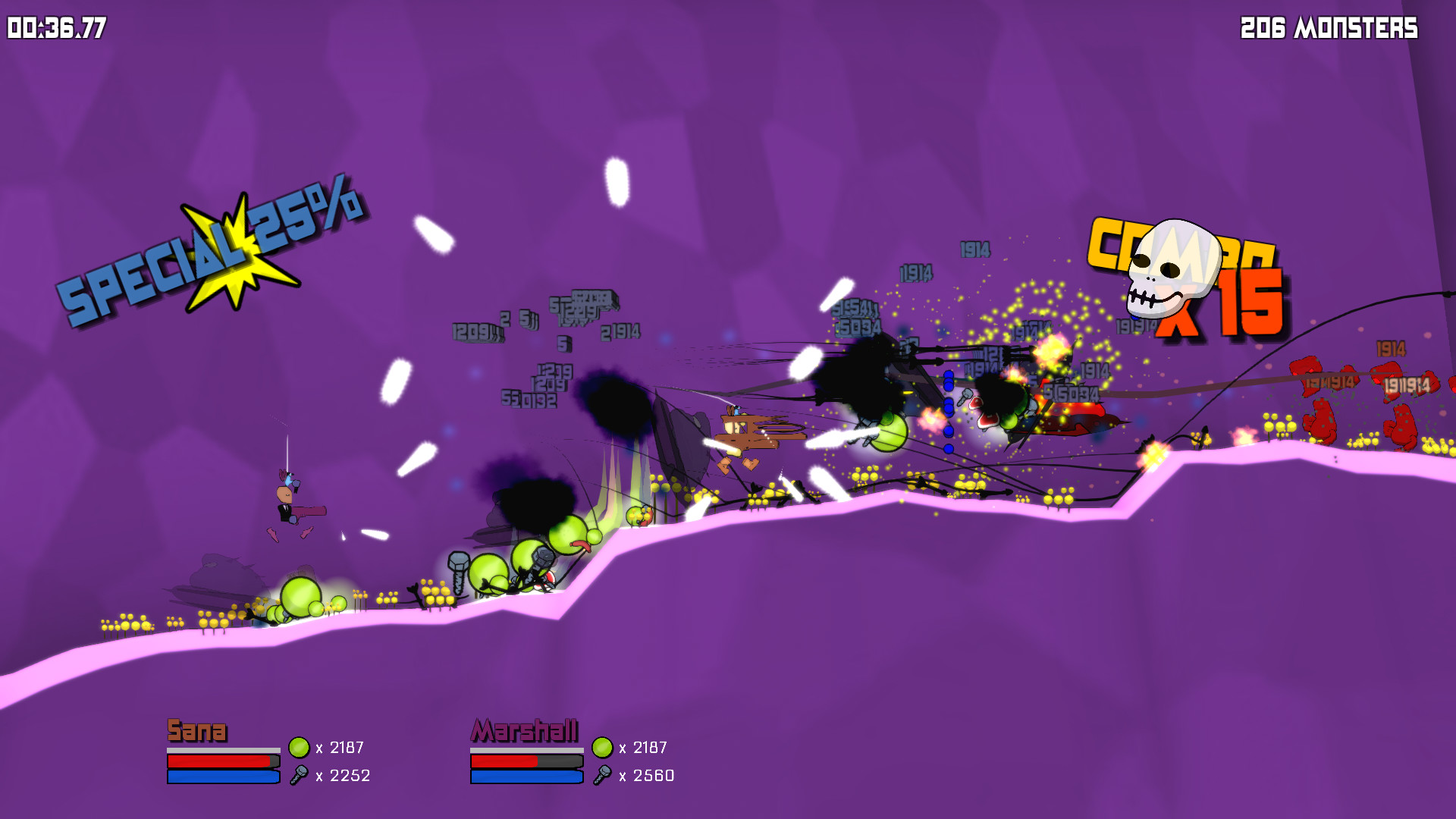Toggle Marshall's blue energy bar
1456x819 pixels.
click(526, 777)
